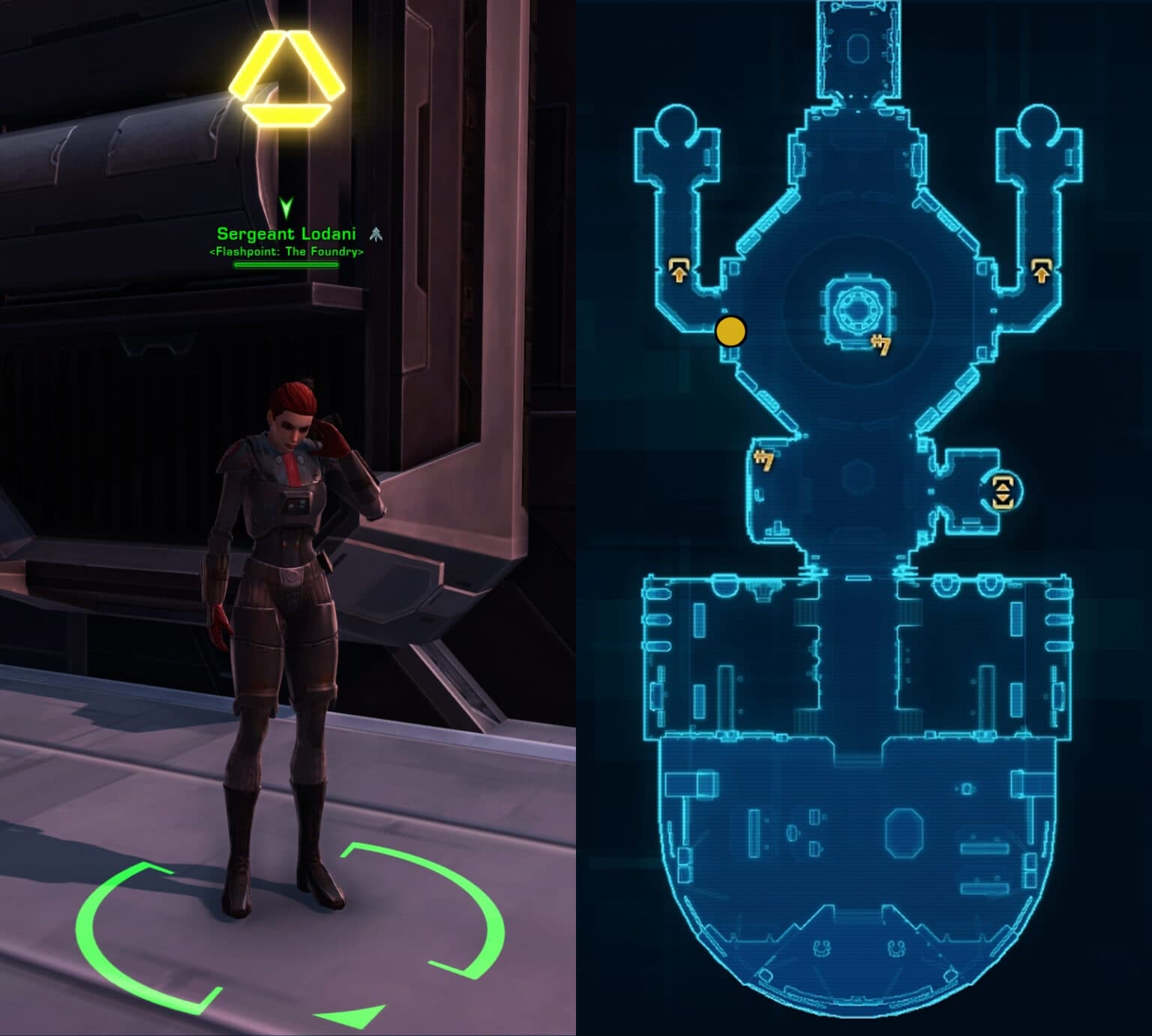Click the H7 marker beside the central chamber

883,345
